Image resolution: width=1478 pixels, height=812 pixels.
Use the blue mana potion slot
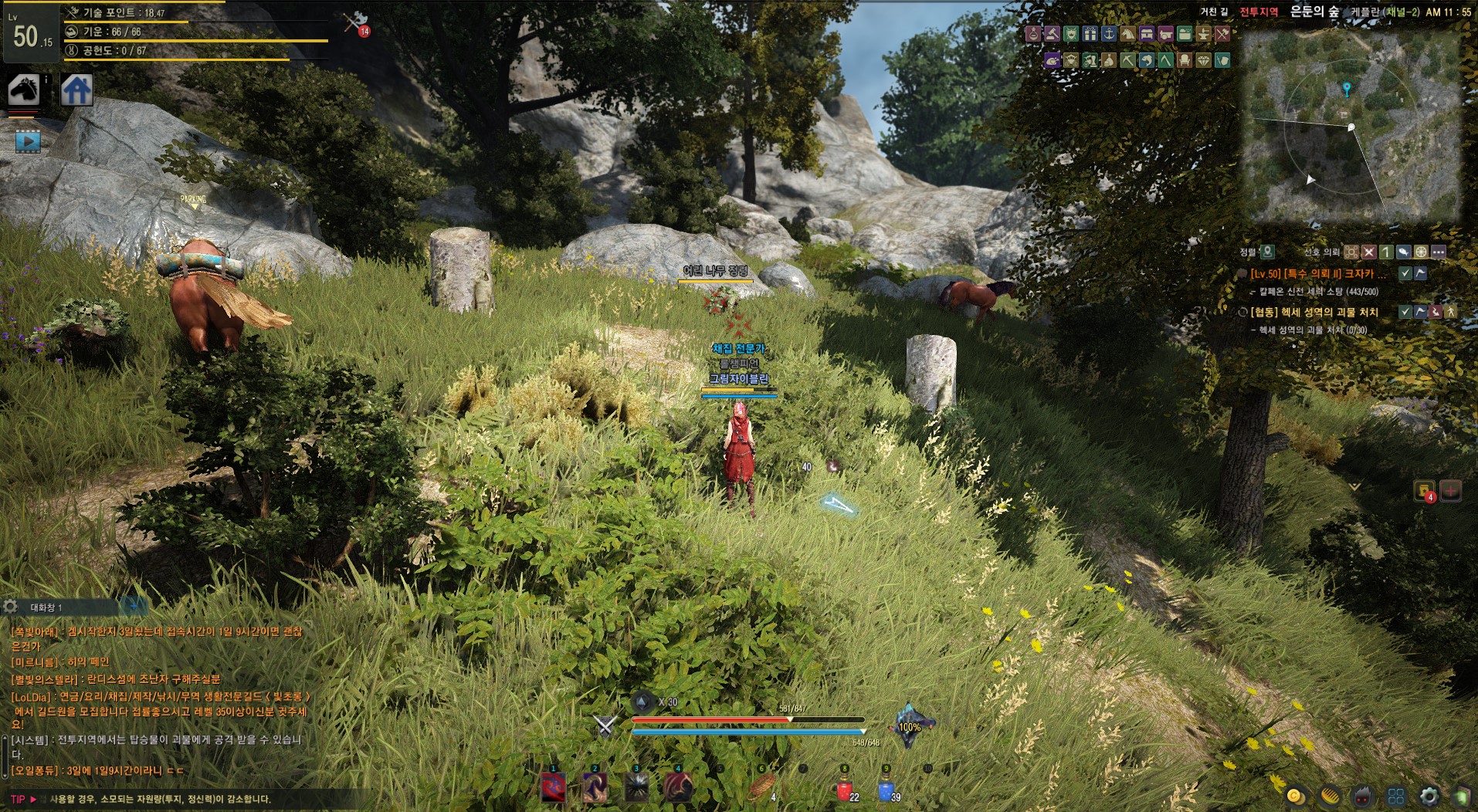click(885, 789)
